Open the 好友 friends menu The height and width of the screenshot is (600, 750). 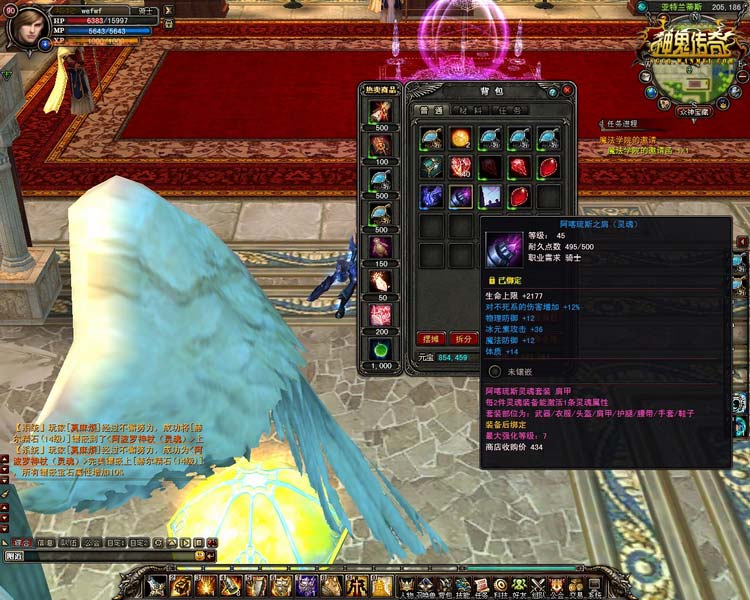pyautogui.click(x=516, y=584)
